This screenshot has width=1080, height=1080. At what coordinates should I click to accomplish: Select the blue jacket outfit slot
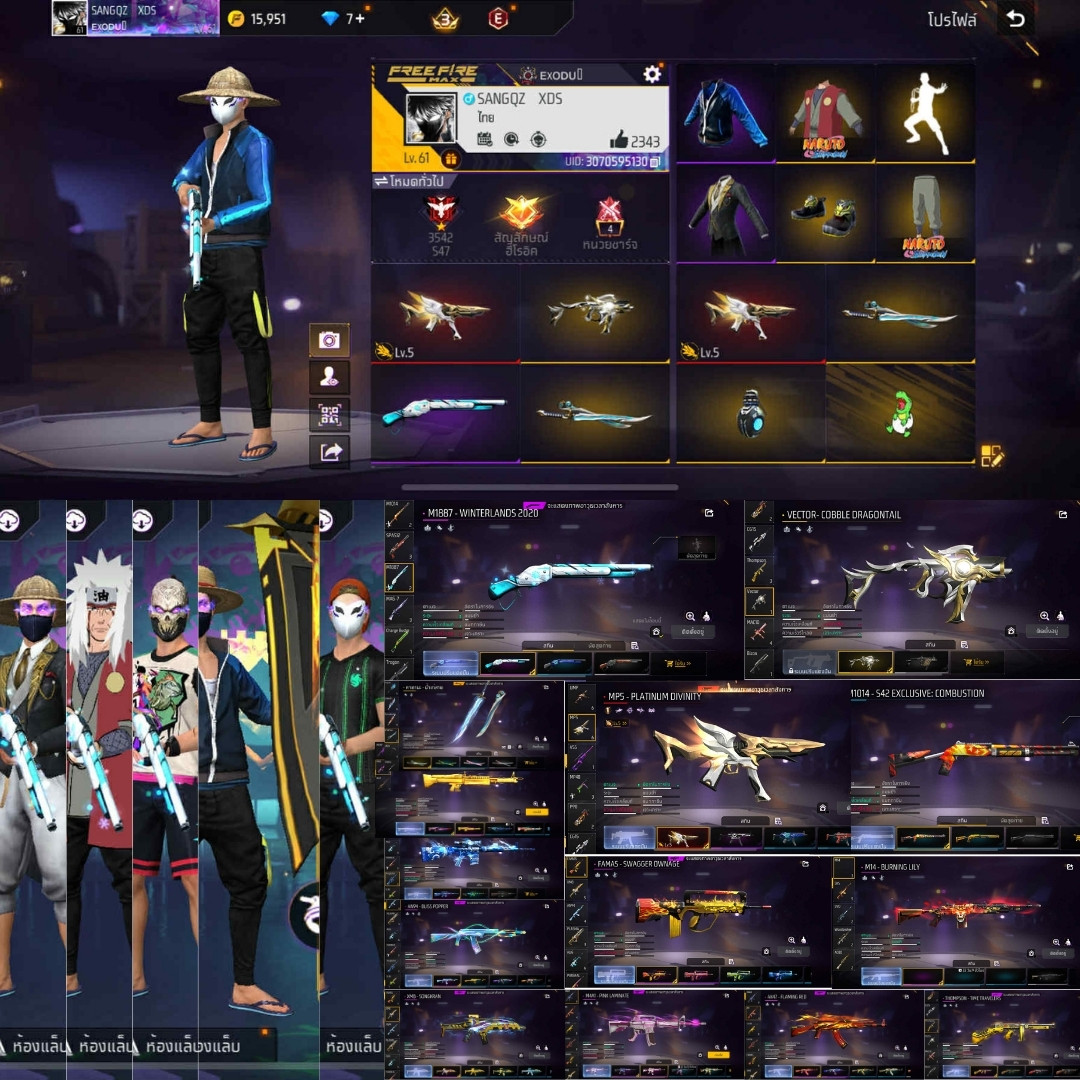726,113
